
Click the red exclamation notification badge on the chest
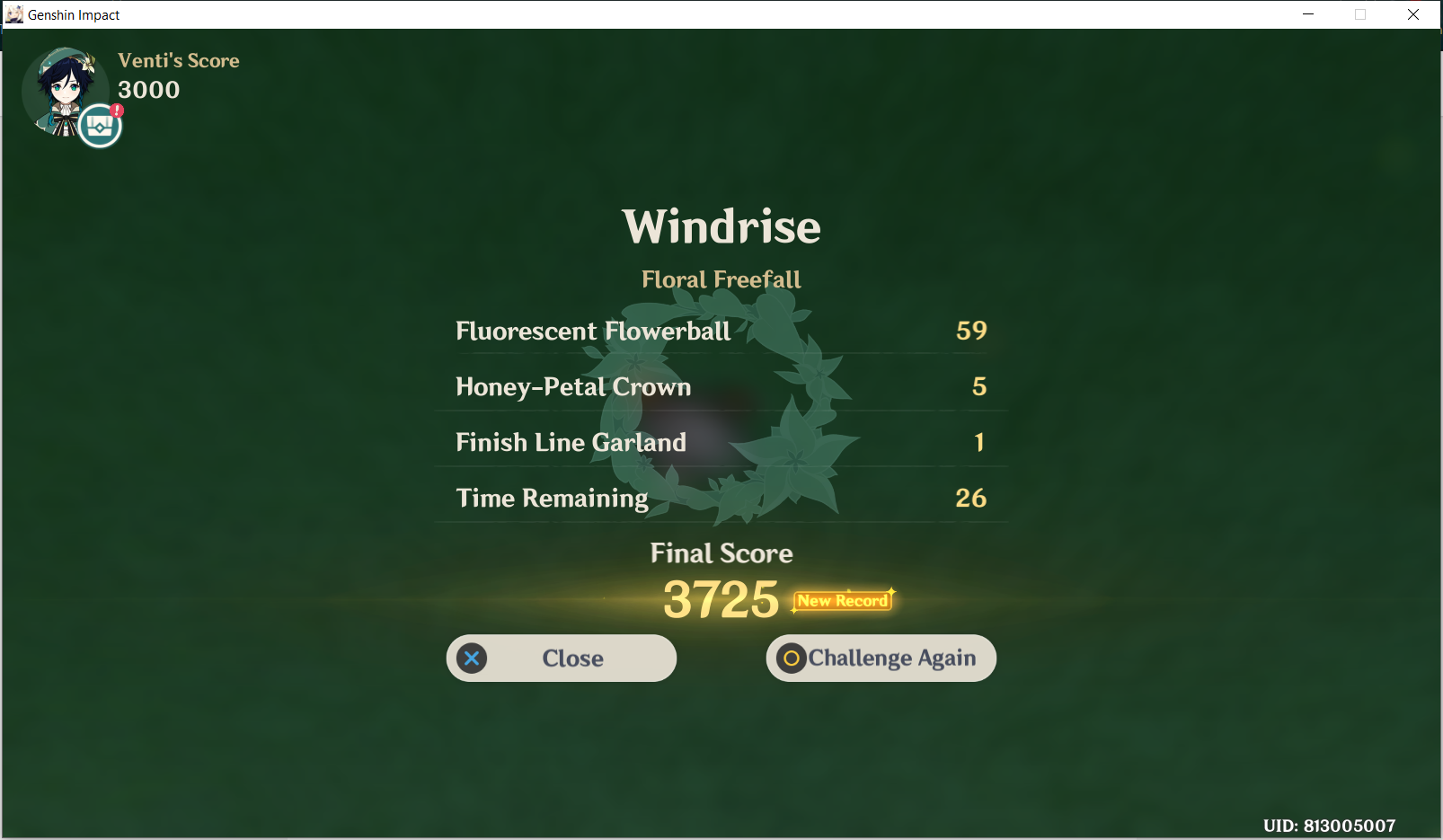[x=116, y=110]
